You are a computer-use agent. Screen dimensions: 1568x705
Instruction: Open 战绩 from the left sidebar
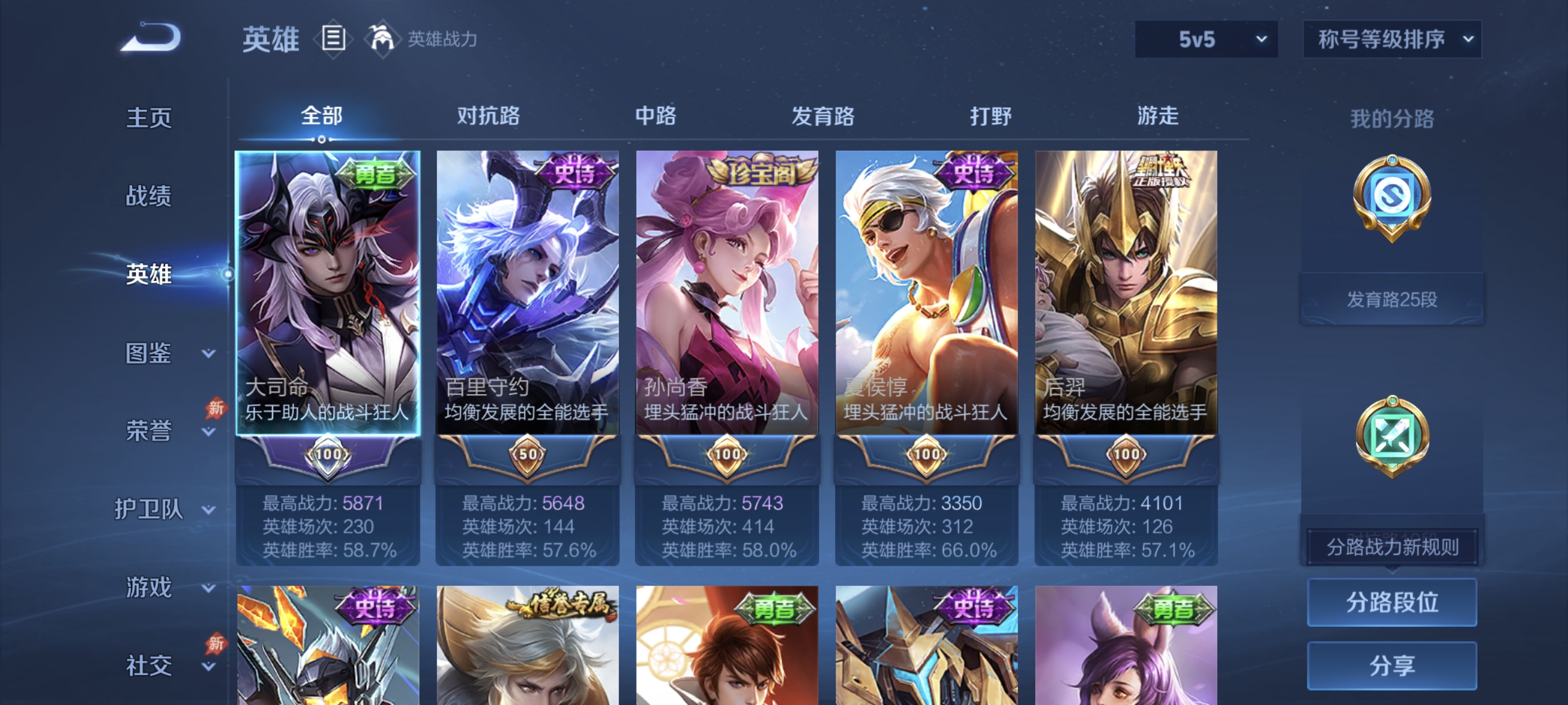tap(147, 197)
